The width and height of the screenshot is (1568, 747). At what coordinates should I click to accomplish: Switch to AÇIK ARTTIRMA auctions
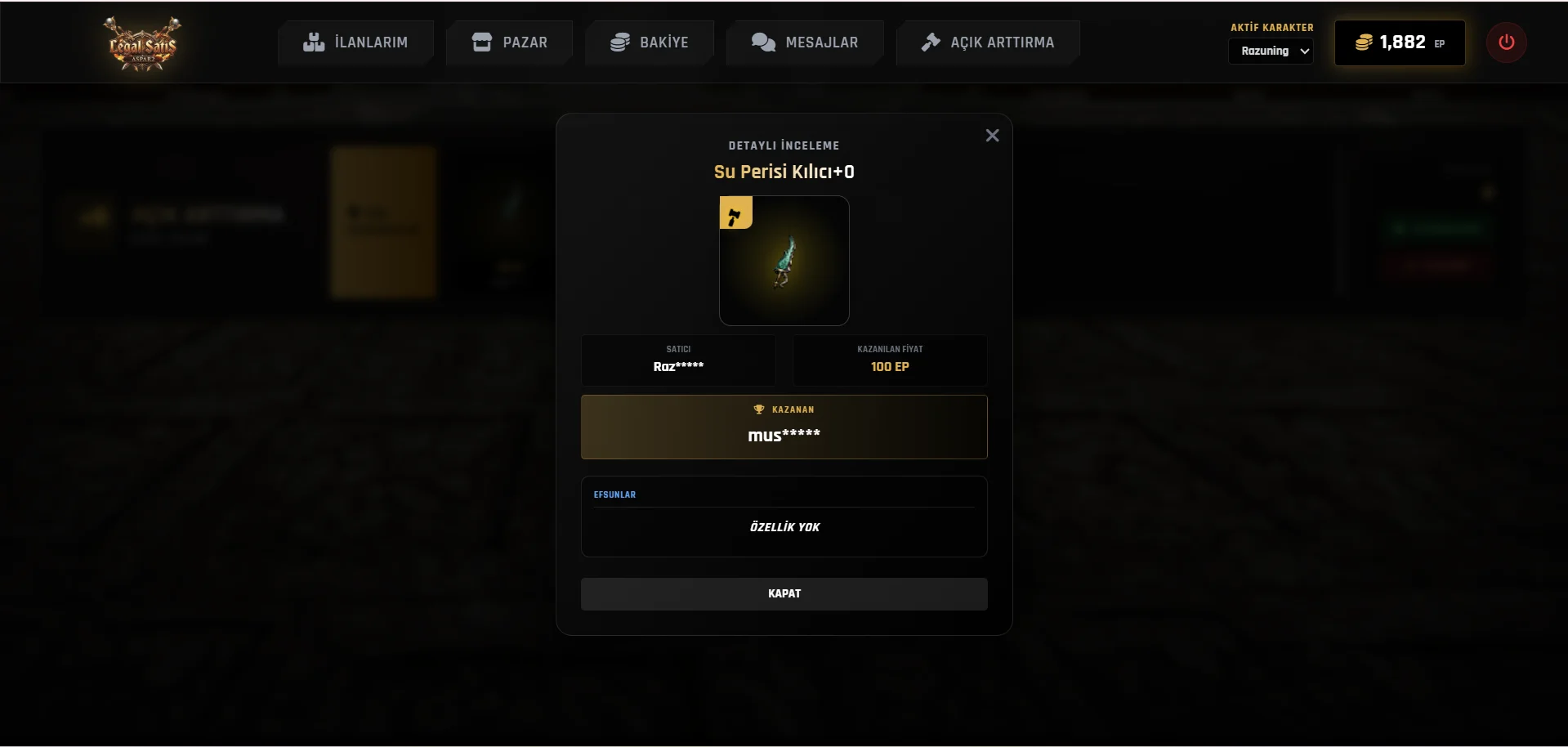[988, 42]
